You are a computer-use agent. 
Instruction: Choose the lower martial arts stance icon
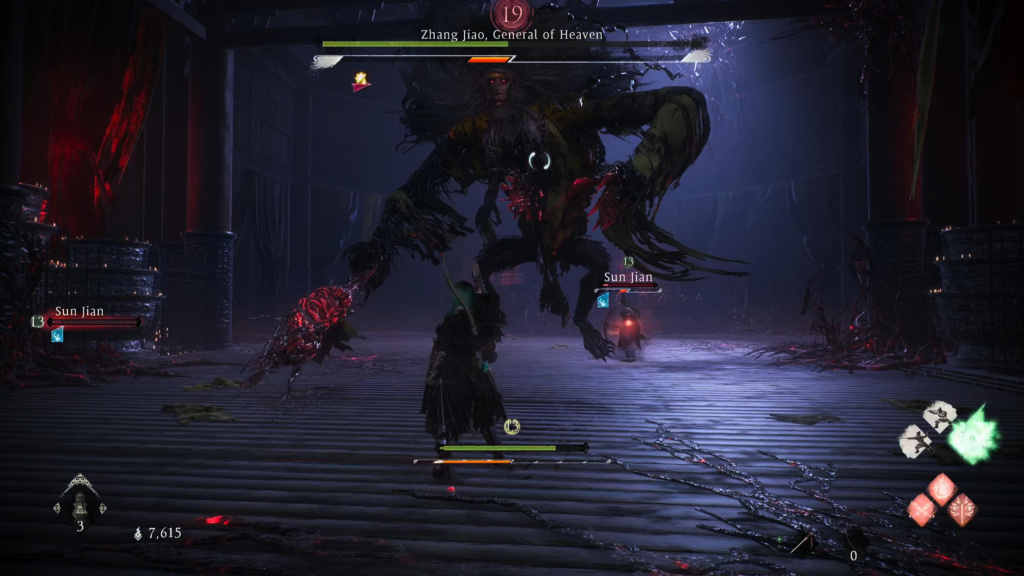917,439
